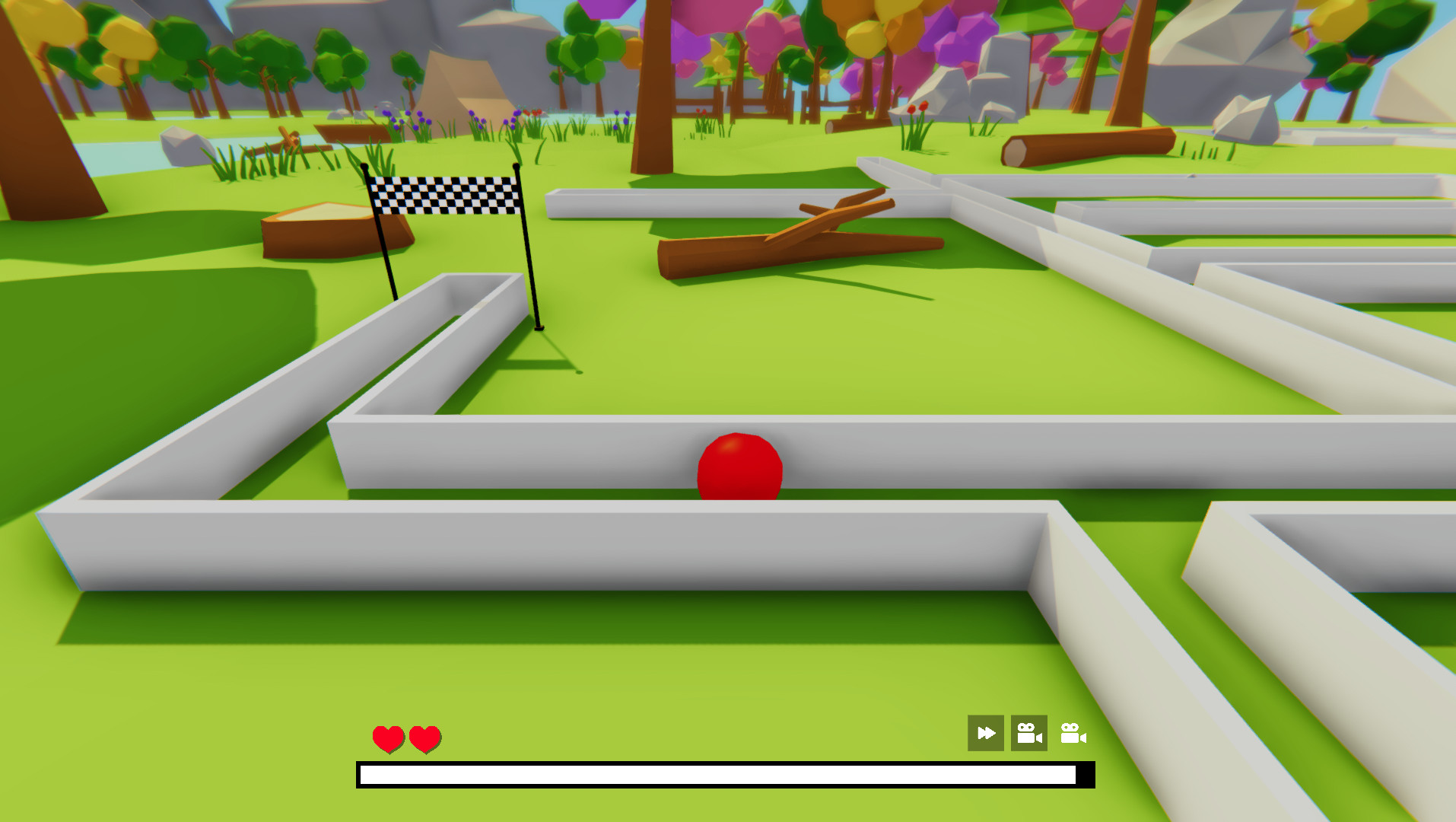Select the rightmost camera icon without background
Screen dimensions: 1456x822
tap(1073, 734)
